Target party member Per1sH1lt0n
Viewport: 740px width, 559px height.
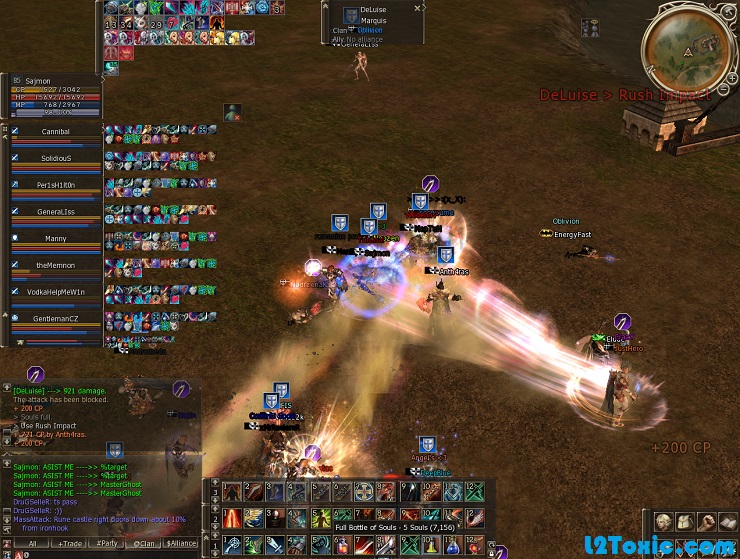(55, 185)
